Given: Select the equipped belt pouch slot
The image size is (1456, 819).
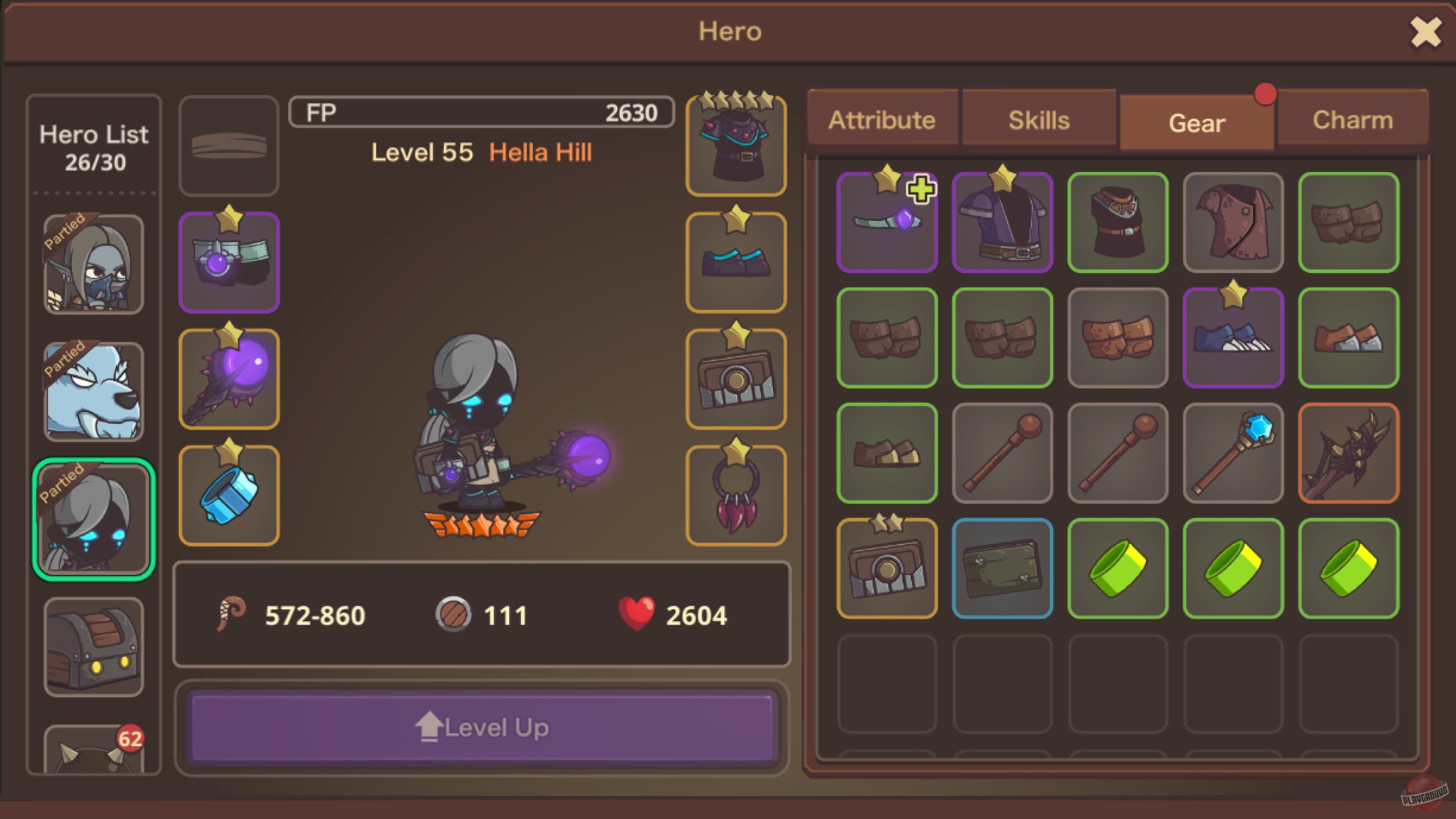Looking at the screenshot, I should [x=735, y=378].
